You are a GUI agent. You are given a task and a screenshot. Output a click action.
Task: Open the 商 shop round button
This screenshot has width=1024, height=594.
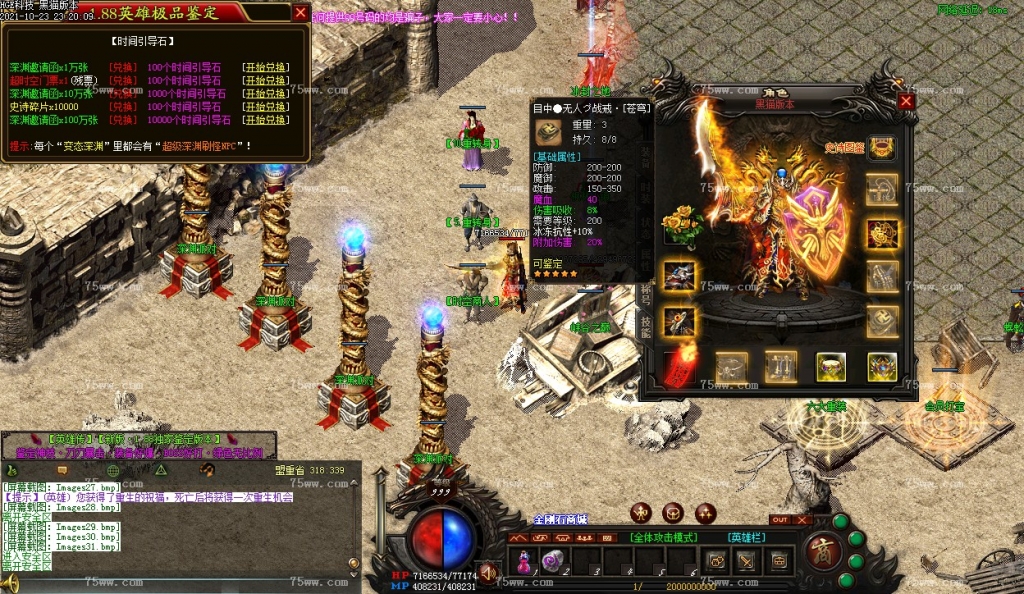click(822, 552)
